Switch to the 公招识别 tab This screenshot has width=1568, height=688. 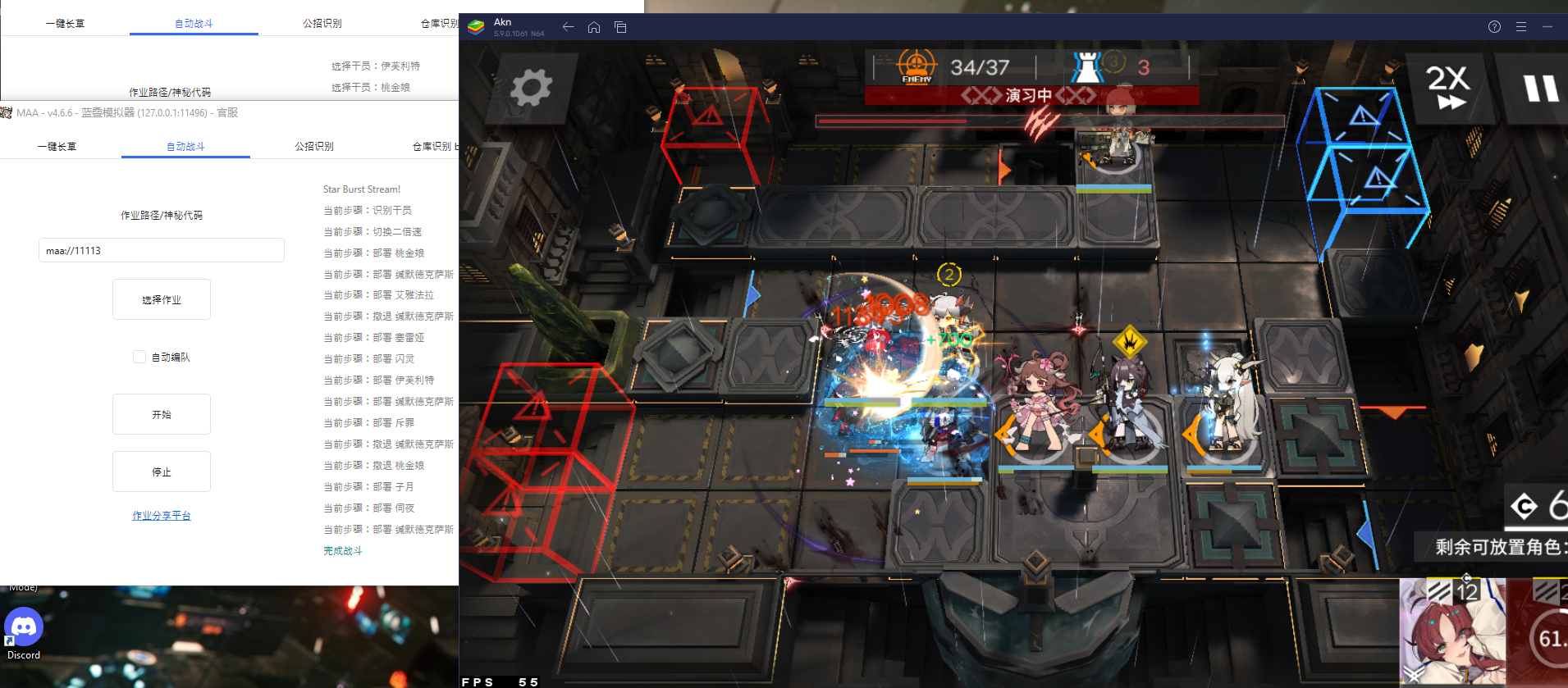(313, 146)
